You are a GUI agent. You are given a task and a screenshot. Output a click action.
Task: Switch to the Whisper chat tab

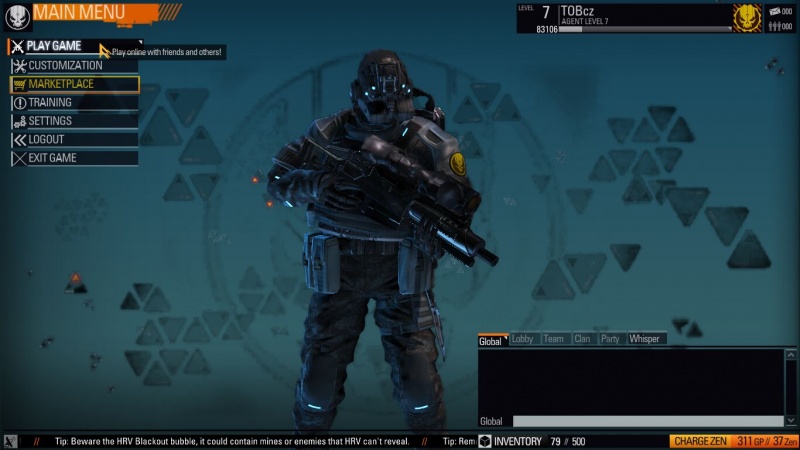[645, 339]
